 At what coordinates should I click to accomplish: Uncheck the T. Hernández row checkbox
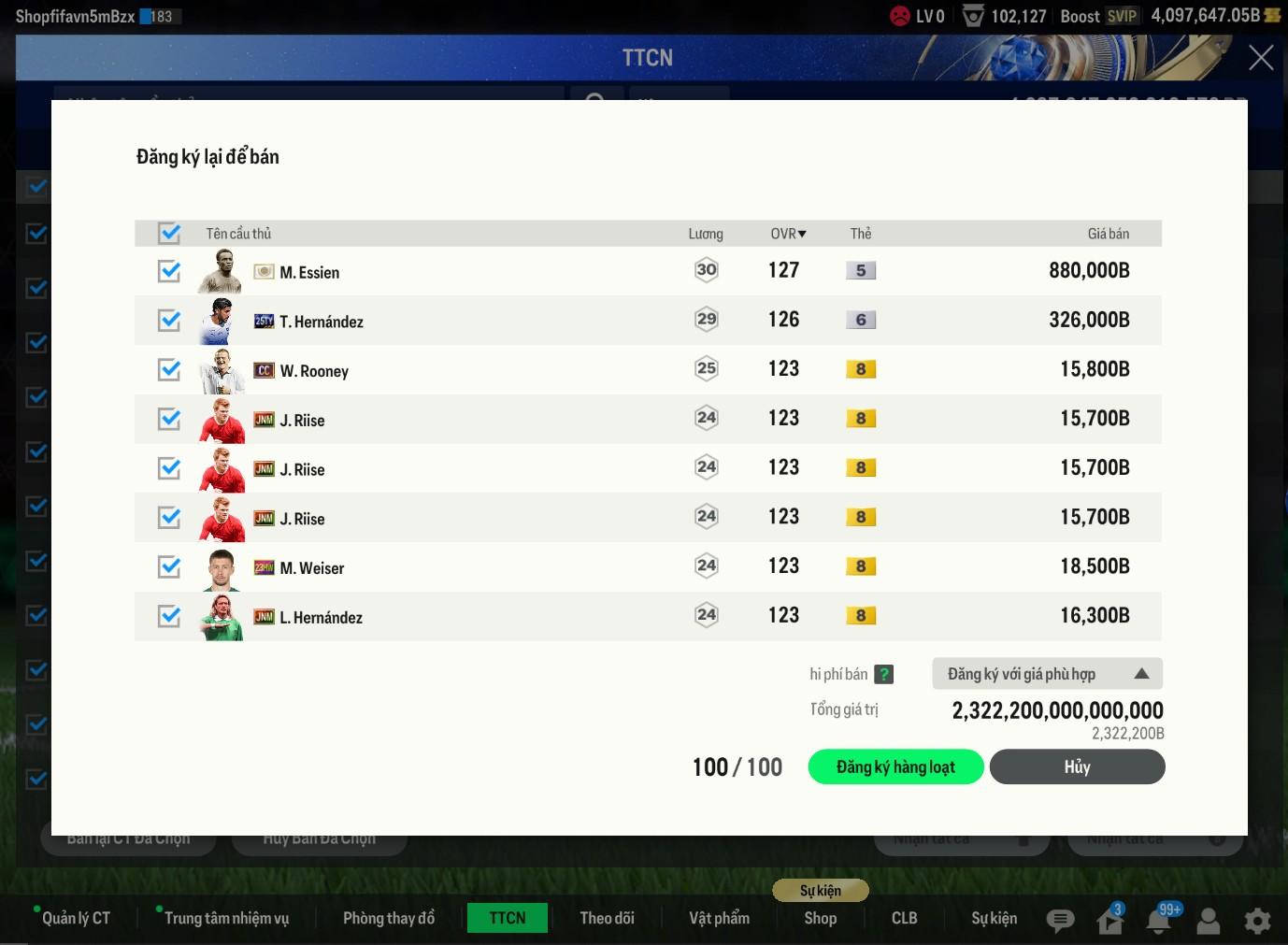point(169,321)
